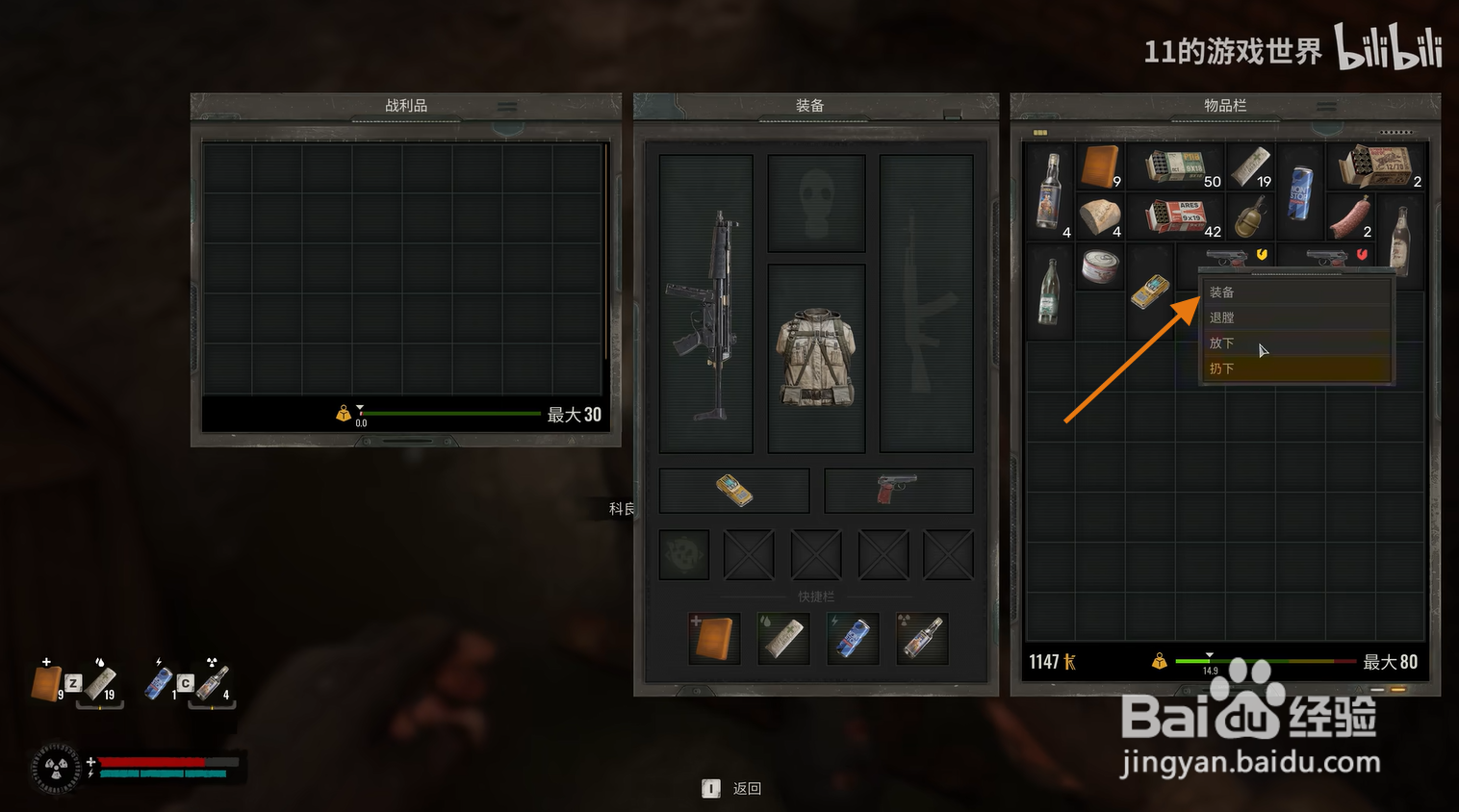1459x812 pixels.
Task: Choose the grenade in the inventory
Action: coord(1249,216)
